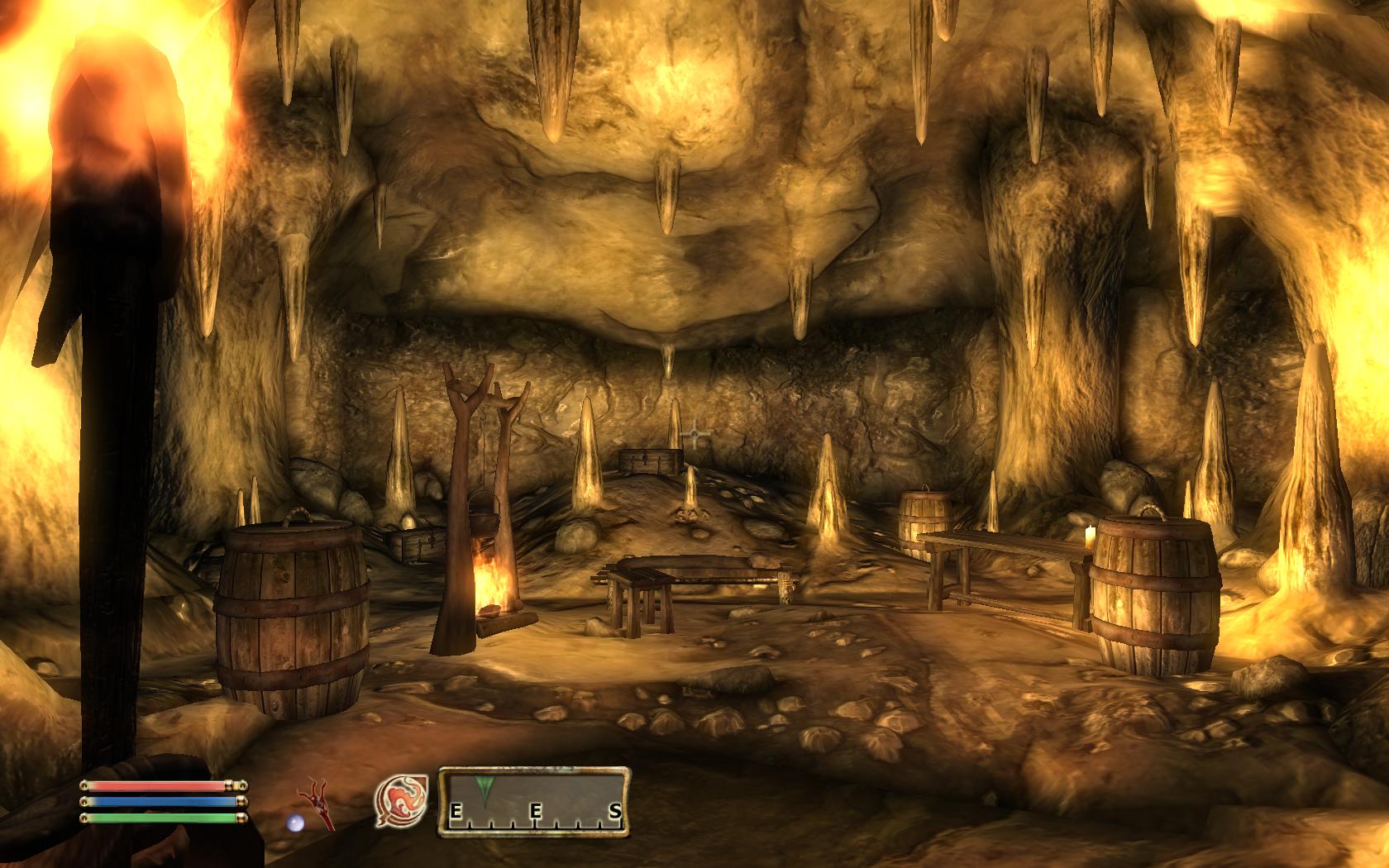Select the glowing white active effect orb
The image size is (1389, 868).
pyautogui.click(x=295, y=823)
